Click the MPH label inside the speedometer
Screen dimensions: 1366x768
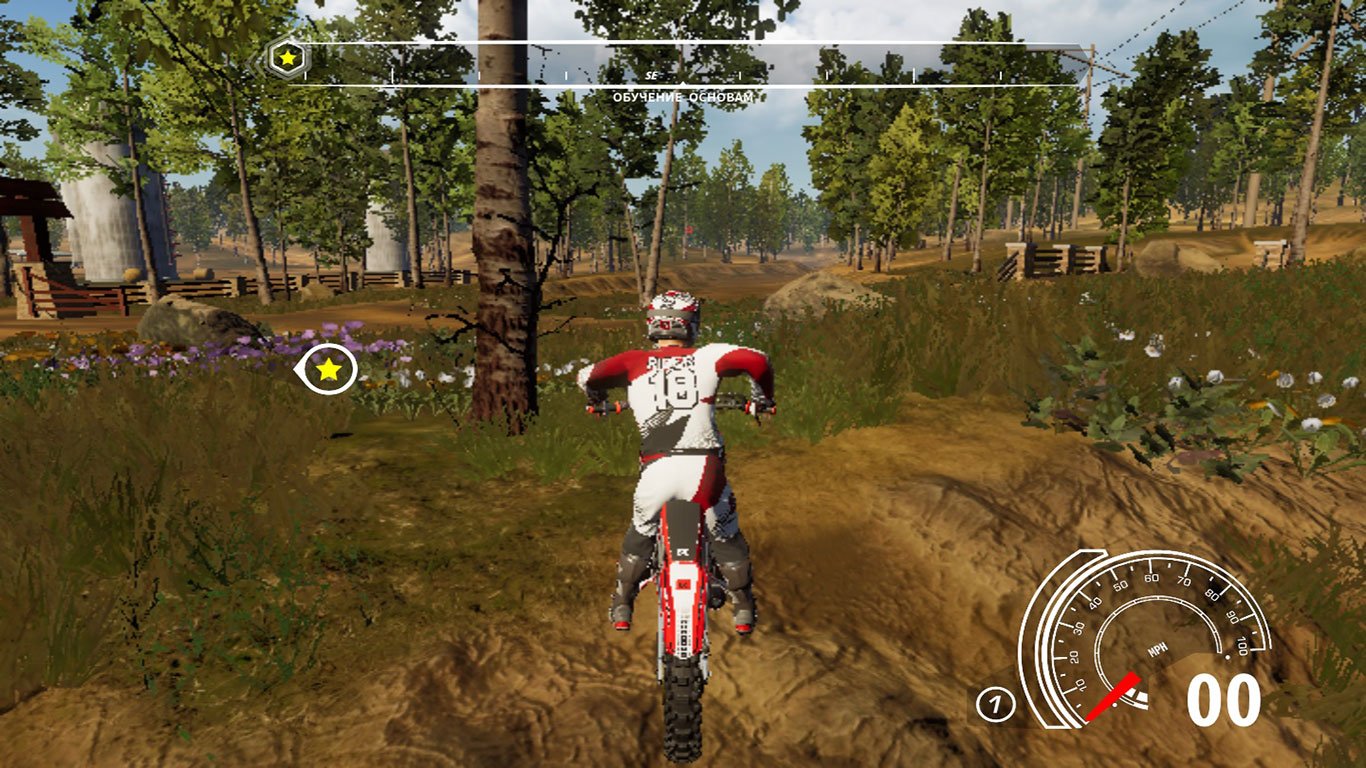(x=1158, y=648)
